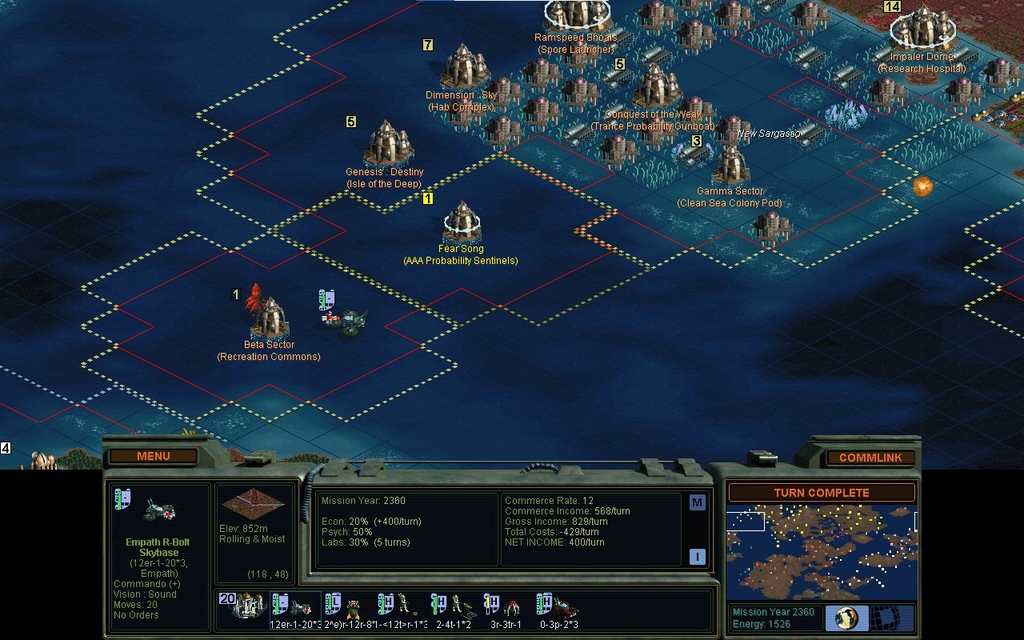Click the M button on info panel
Screen dimensions: 1024x640
click(x=697, y=502)
